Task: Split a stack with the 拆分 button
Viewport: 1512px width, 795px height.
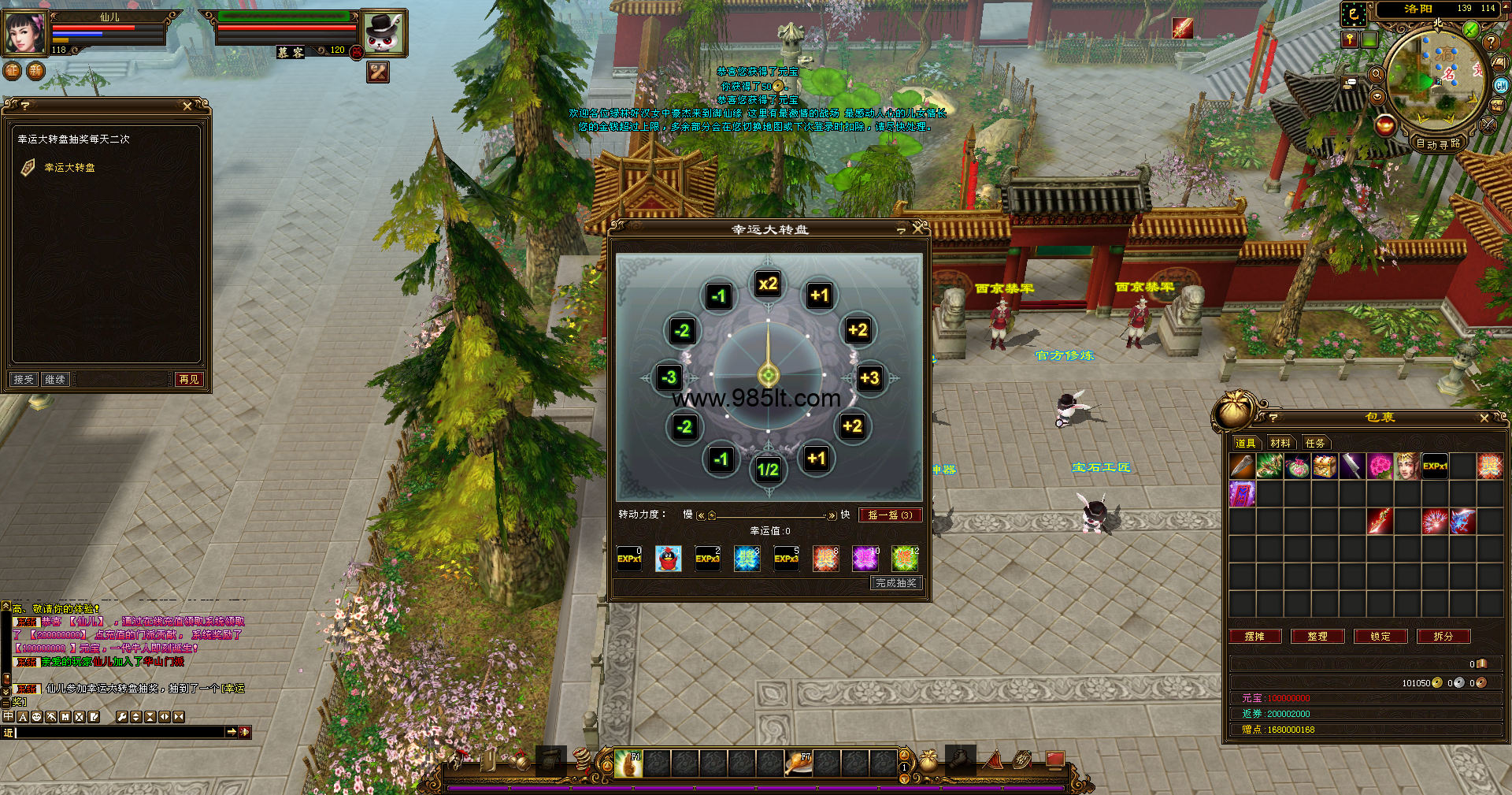Action: tap(1443, 636)
